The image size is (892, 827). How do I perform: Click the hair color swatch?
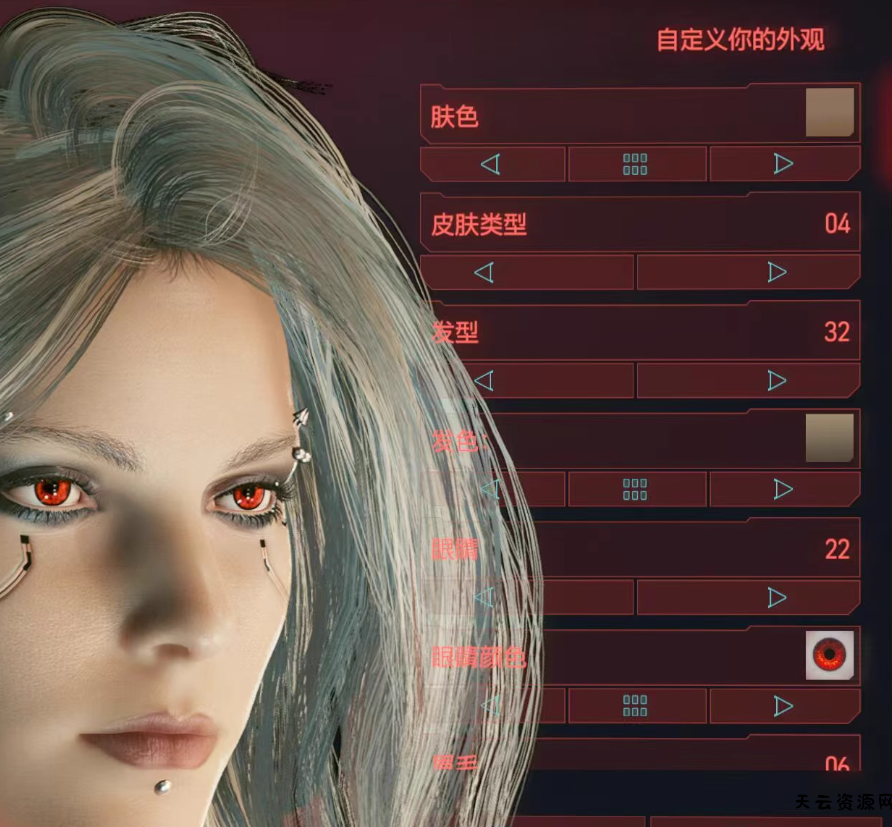tap(830, 438)
